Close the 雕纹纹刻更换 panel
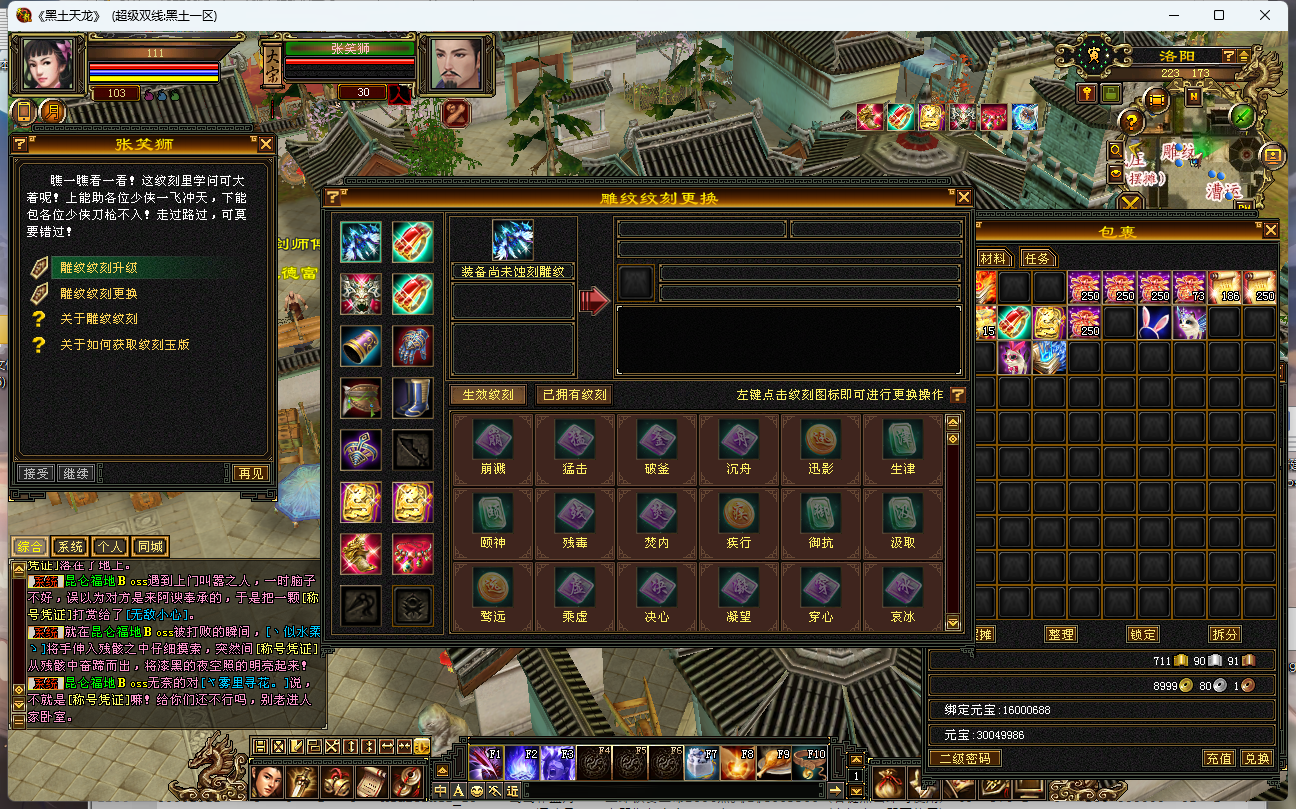The image size is (1296, 809). (x=964, y=197)
